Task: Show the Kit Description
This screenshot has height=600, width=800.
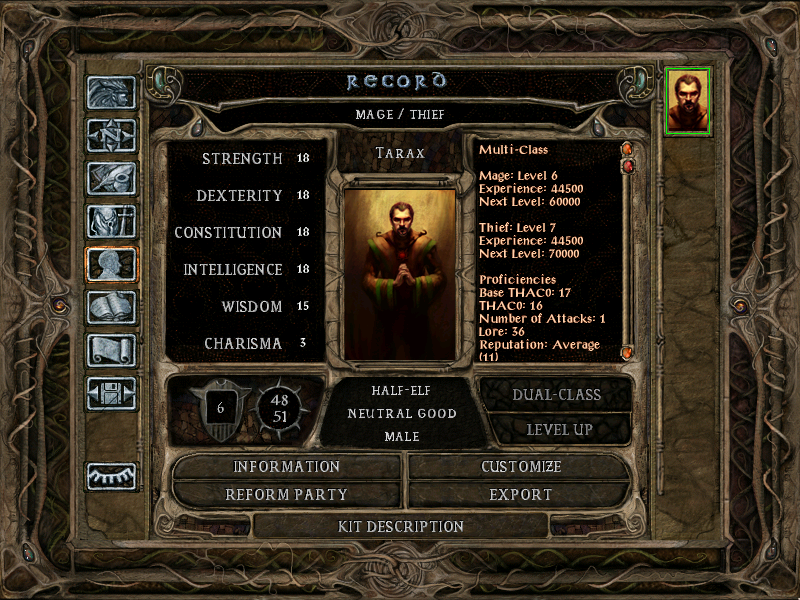Action: (401, 526)
